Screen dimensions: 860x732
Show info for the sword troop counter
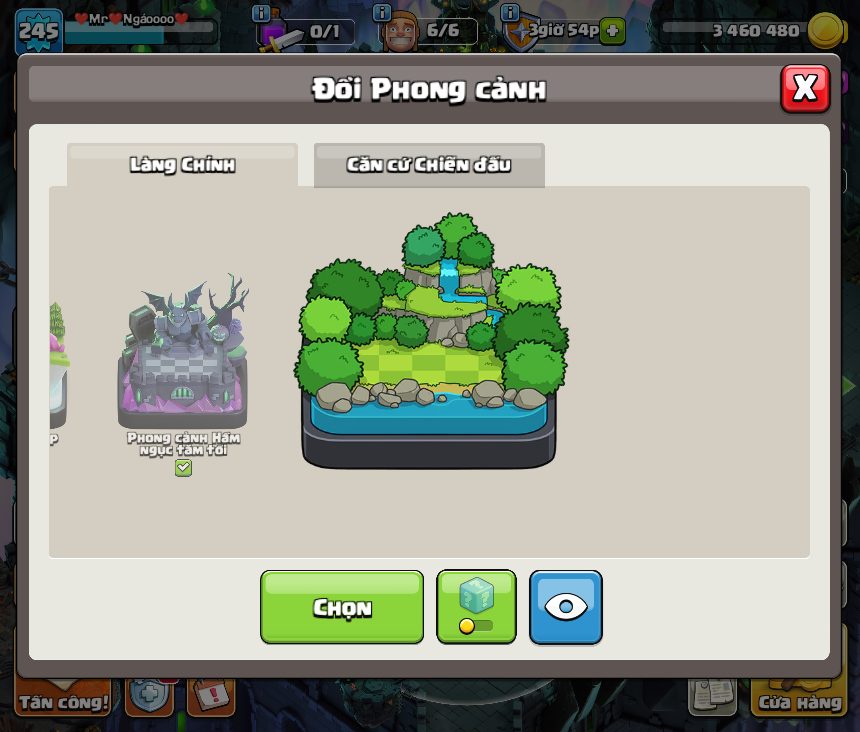coord(261,13)
